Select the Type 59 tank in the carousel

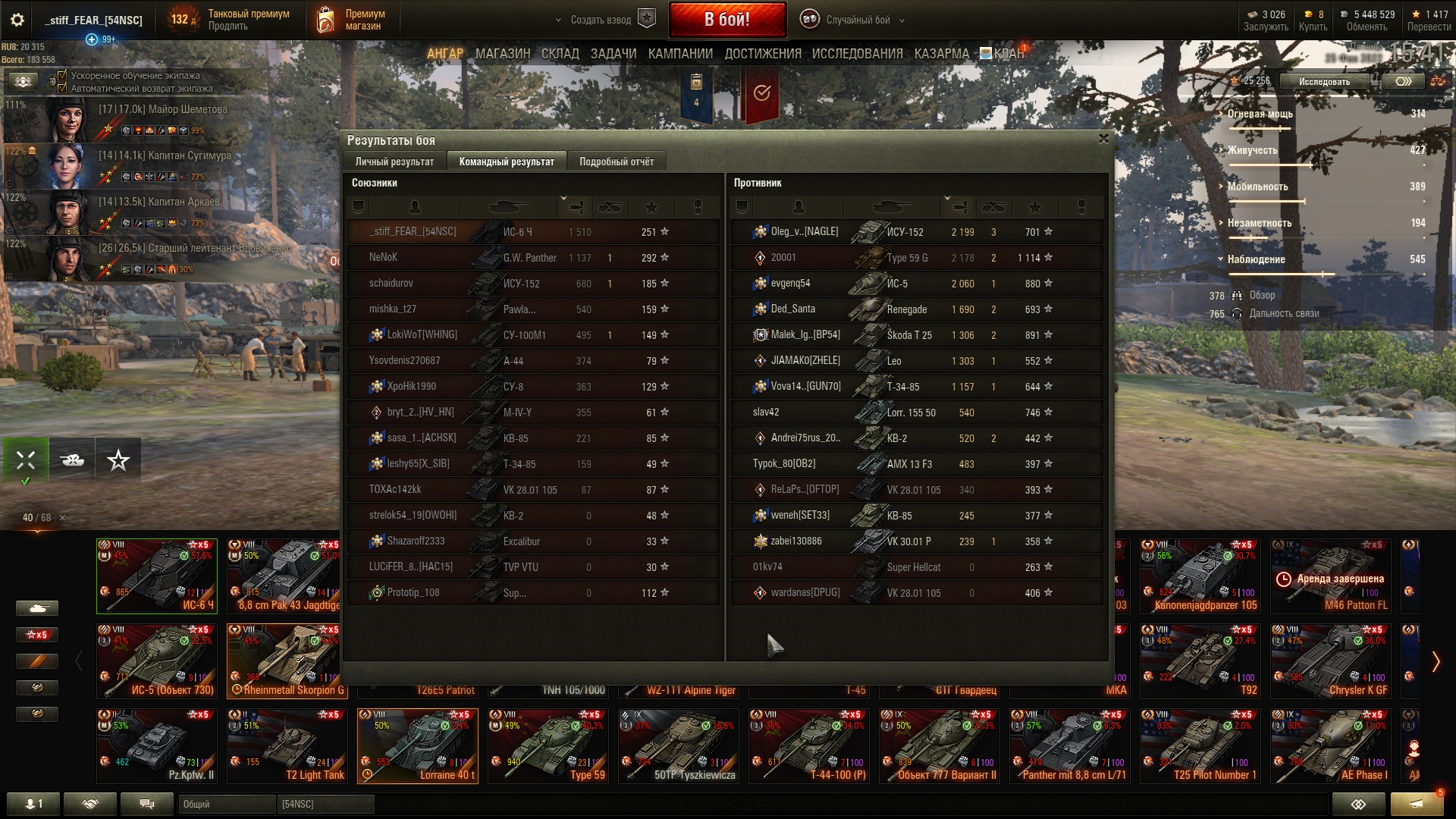548,745
